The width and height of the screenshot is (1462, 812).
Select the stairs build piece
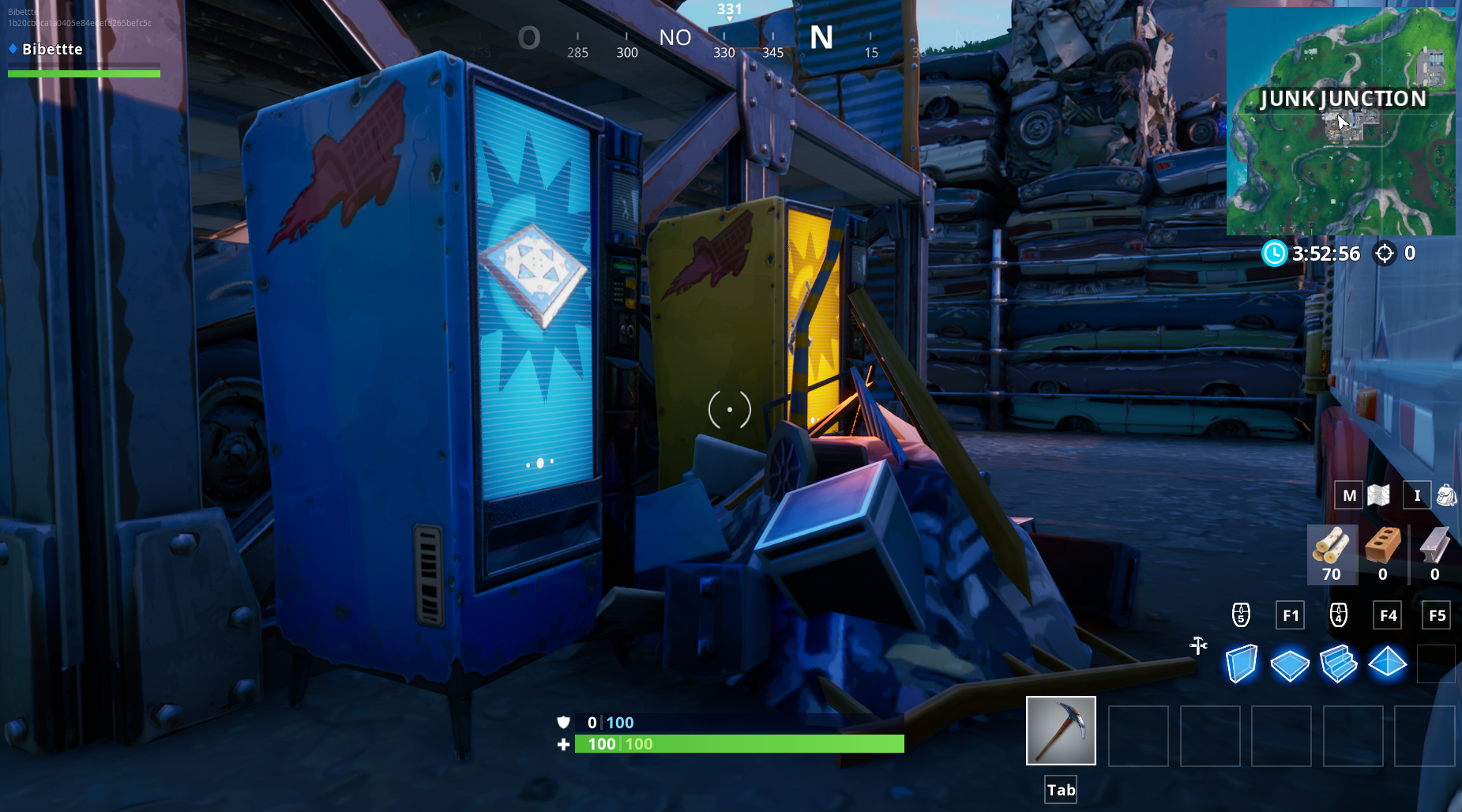point(1339,664)
